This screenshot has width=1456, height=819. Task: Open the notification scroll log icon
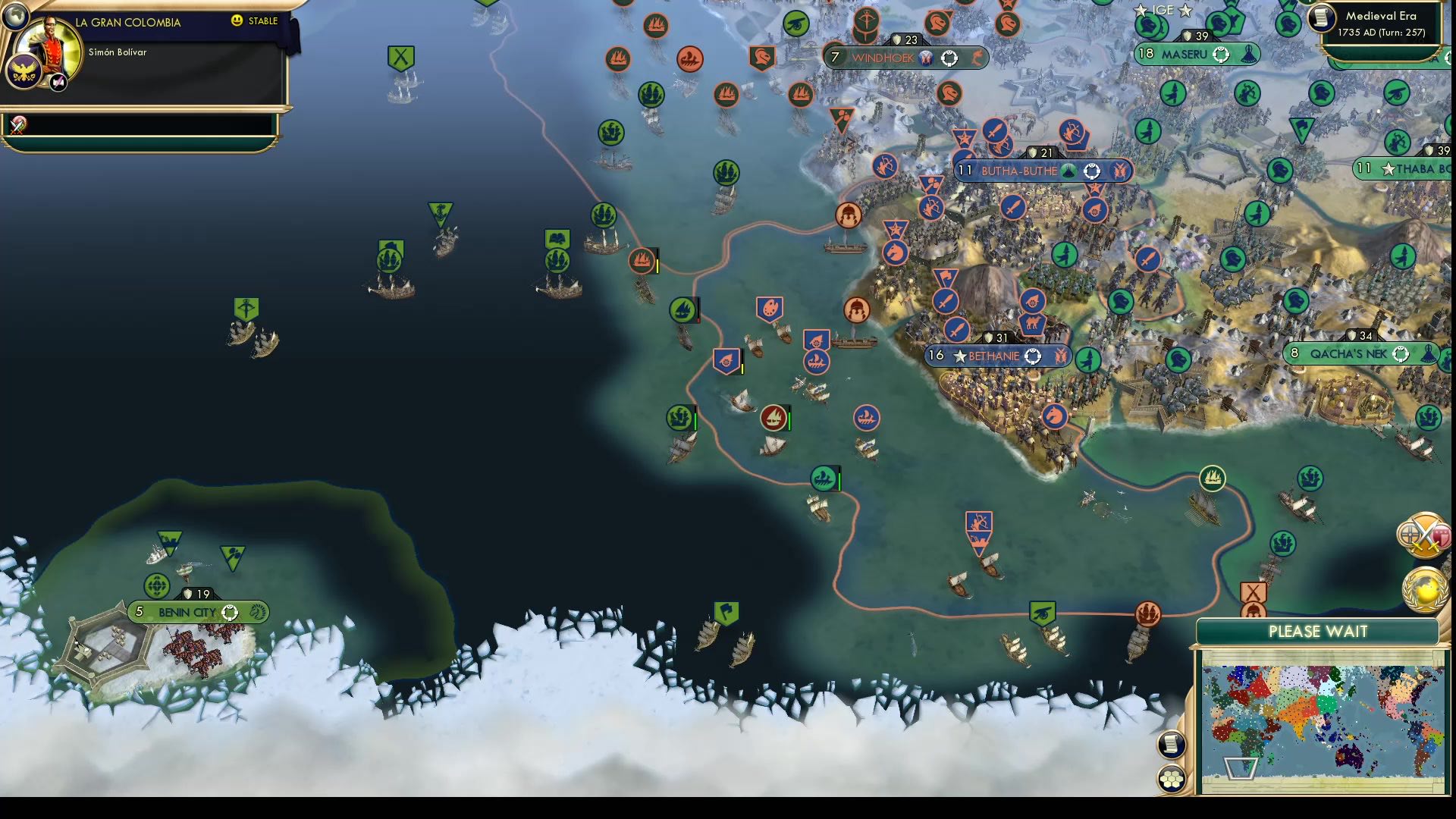[1171, 745]
